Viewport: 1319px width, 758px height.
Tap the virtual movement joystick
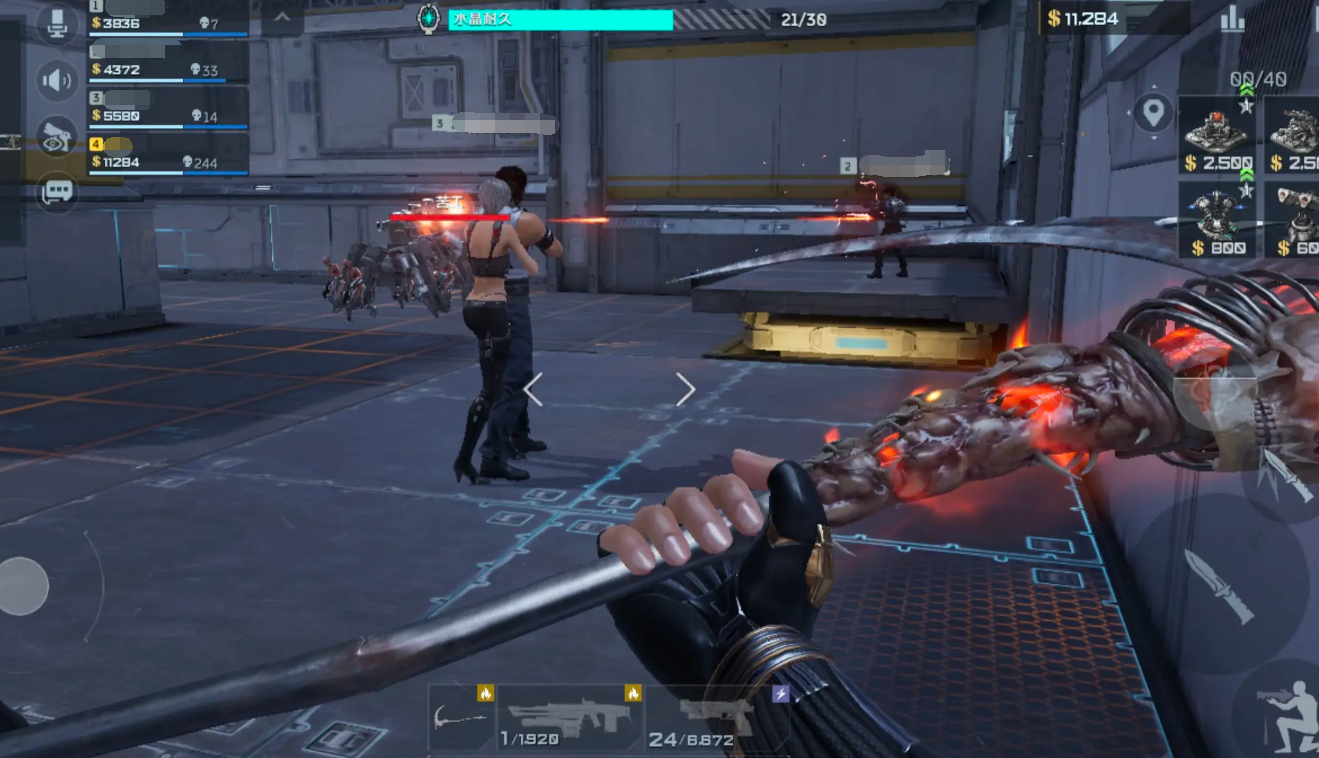click(x=23, y=586)
